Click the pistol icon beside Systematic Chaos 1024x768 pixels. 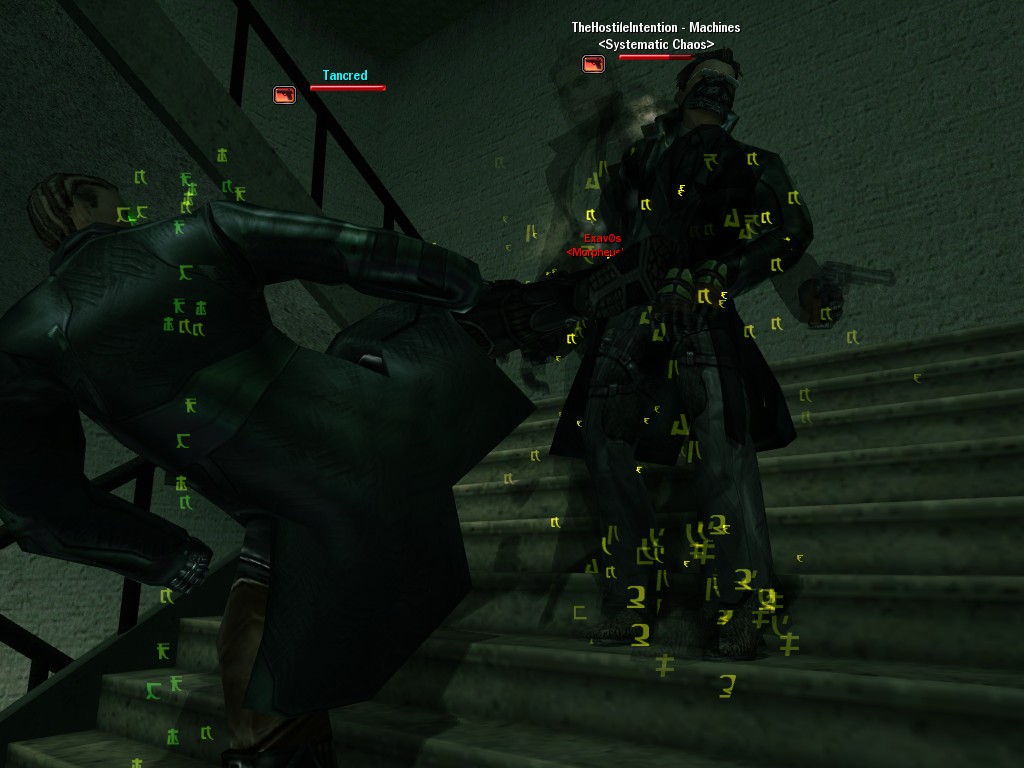593,64
